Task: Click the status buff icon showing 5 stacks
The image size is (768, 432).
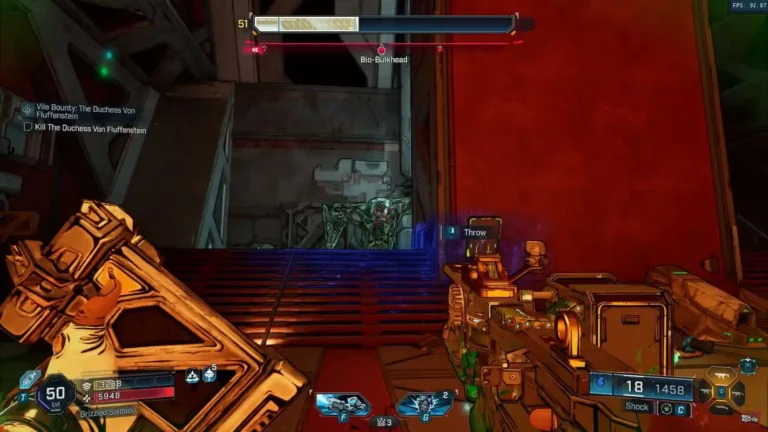Action: [x=208, y=375]
